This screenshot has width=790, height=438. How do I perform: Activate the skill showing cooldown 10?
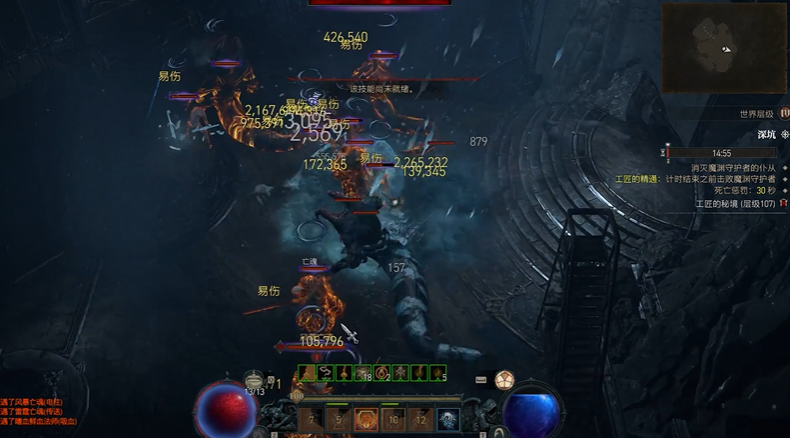pos(393,419)
